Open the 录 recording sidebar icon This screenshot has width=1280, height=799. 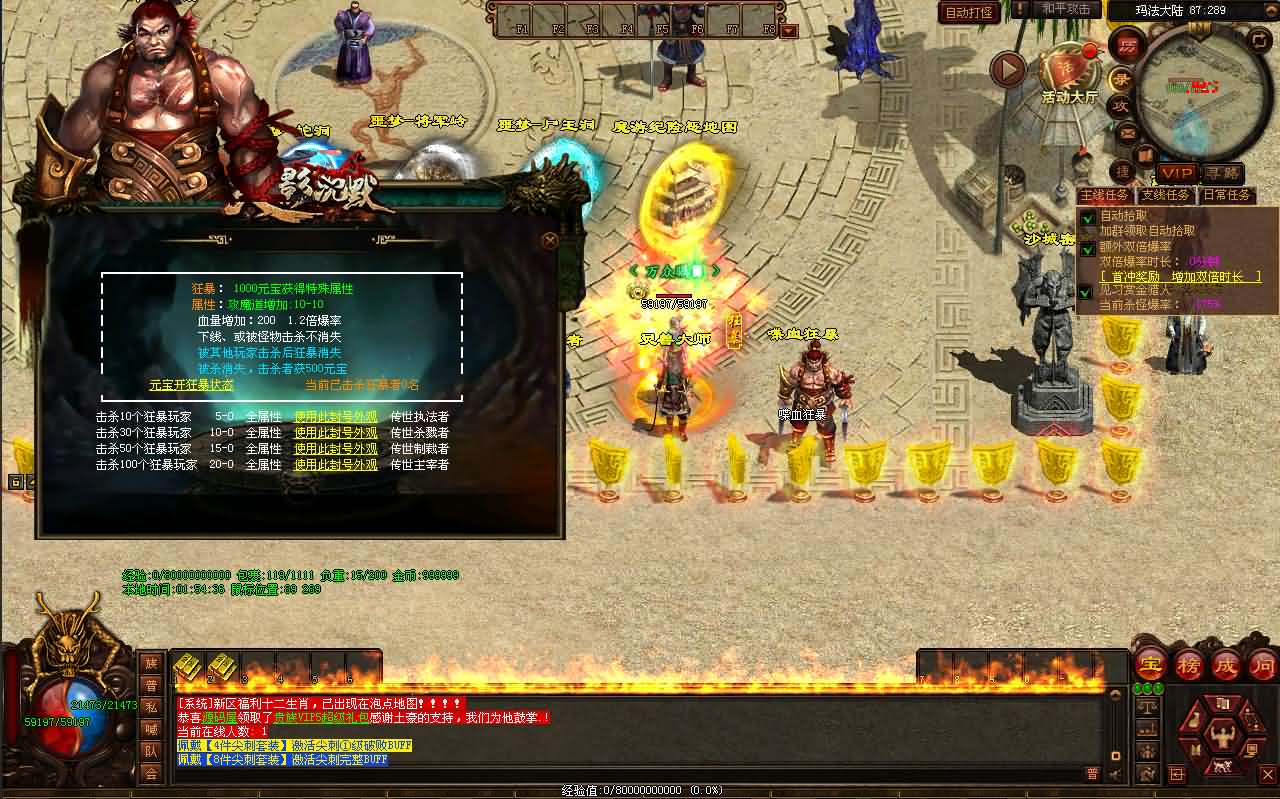tap(1119, 78)
